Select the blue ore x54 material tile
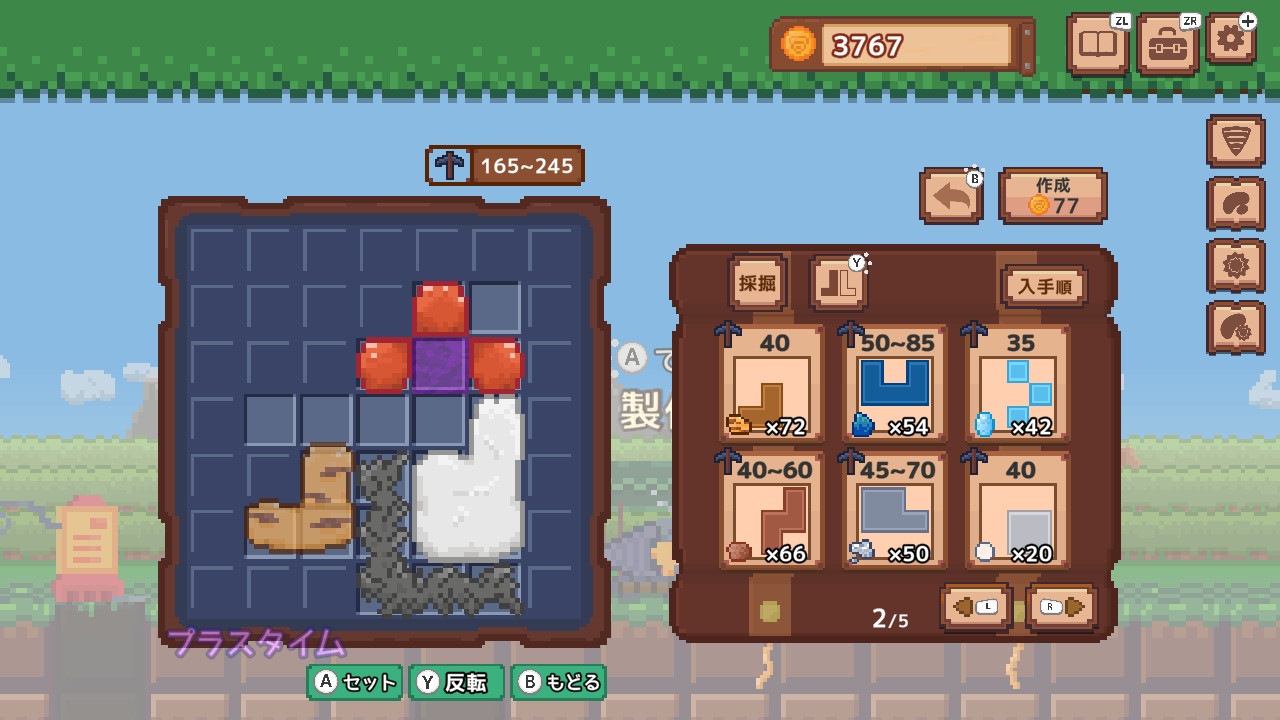The width and height of the screenshot is (1280, 720). pos(890,385)
